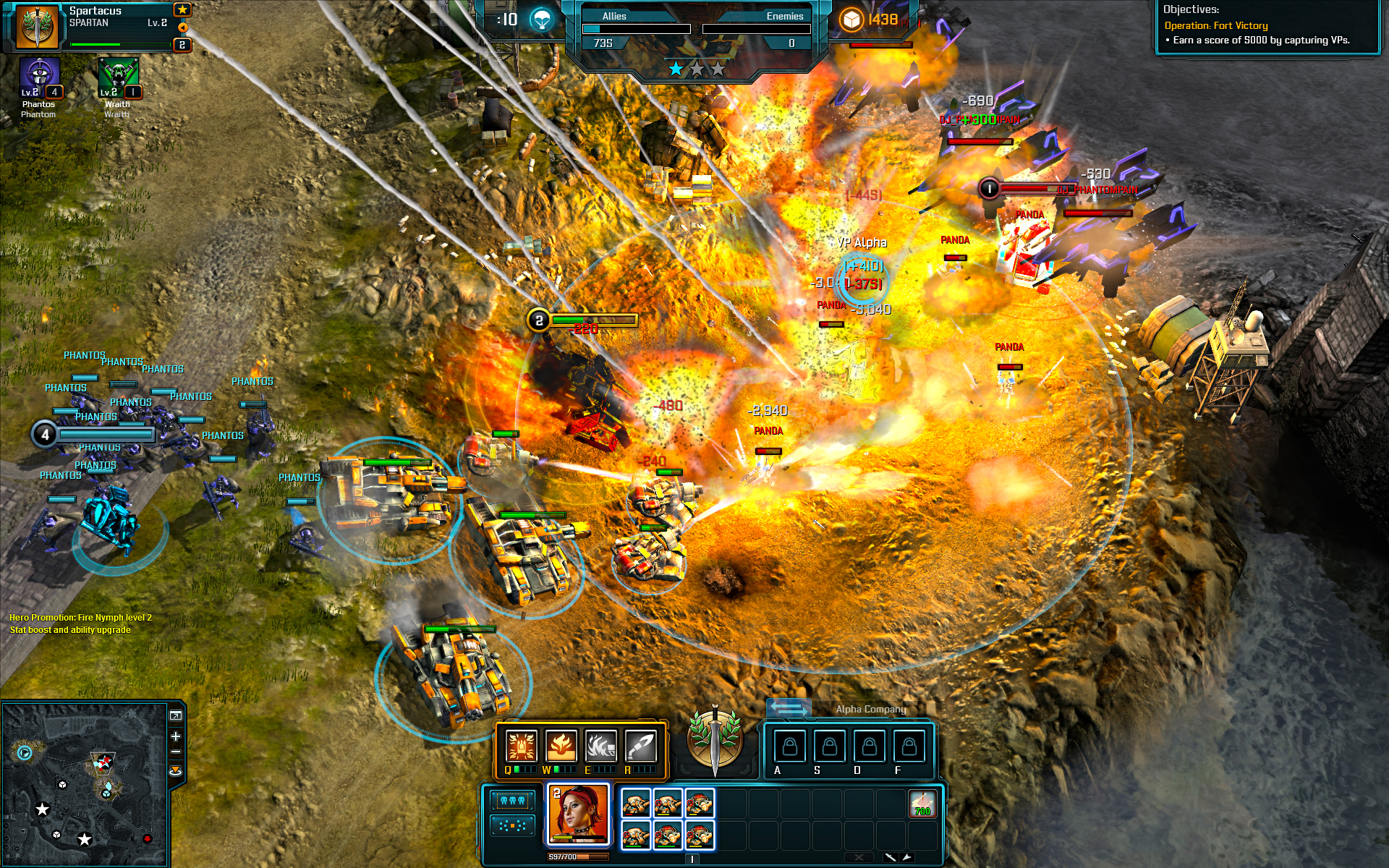1389x868 pixels.
Task: Activate the Q vehicle ability
Action: [521, 746]
